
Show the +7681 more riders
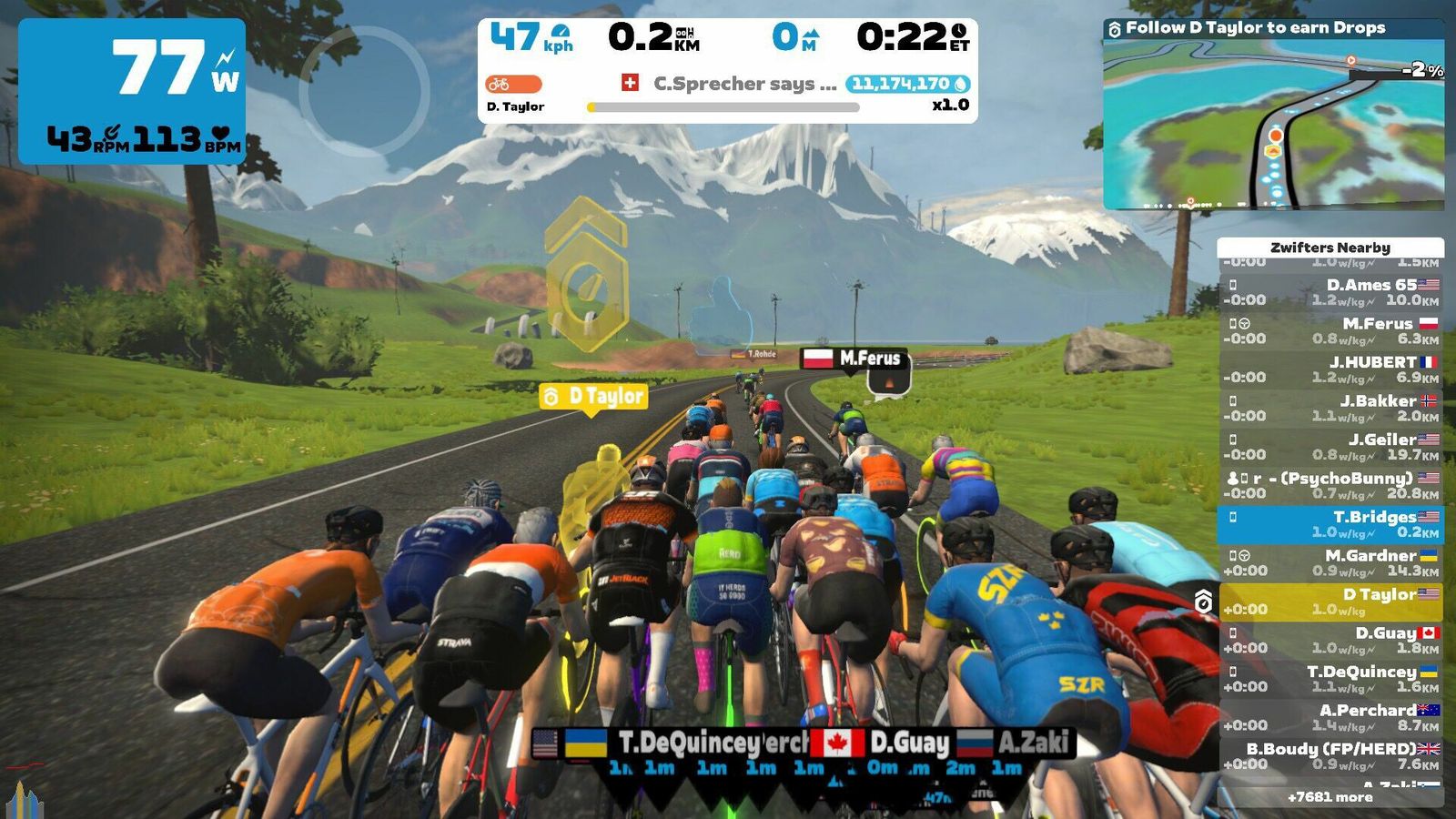tap(1330, 797)
